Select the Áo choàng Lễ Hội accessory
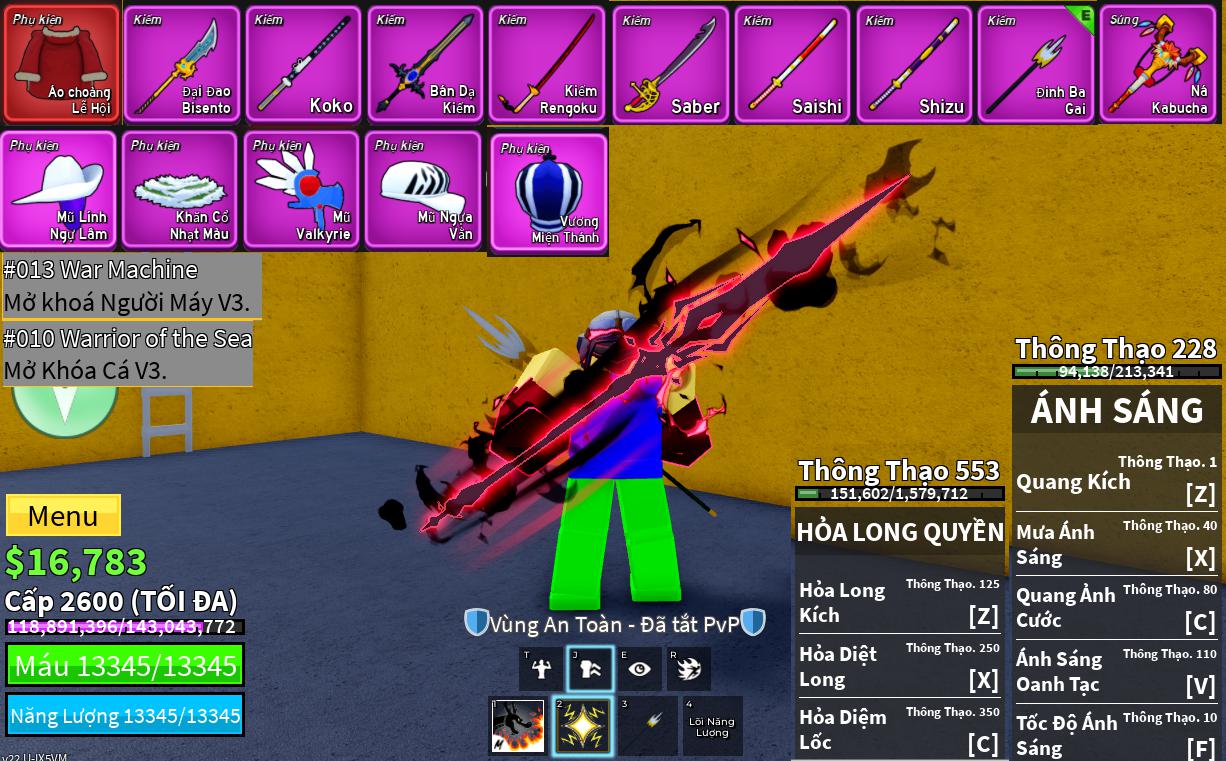 coord(62,64)
